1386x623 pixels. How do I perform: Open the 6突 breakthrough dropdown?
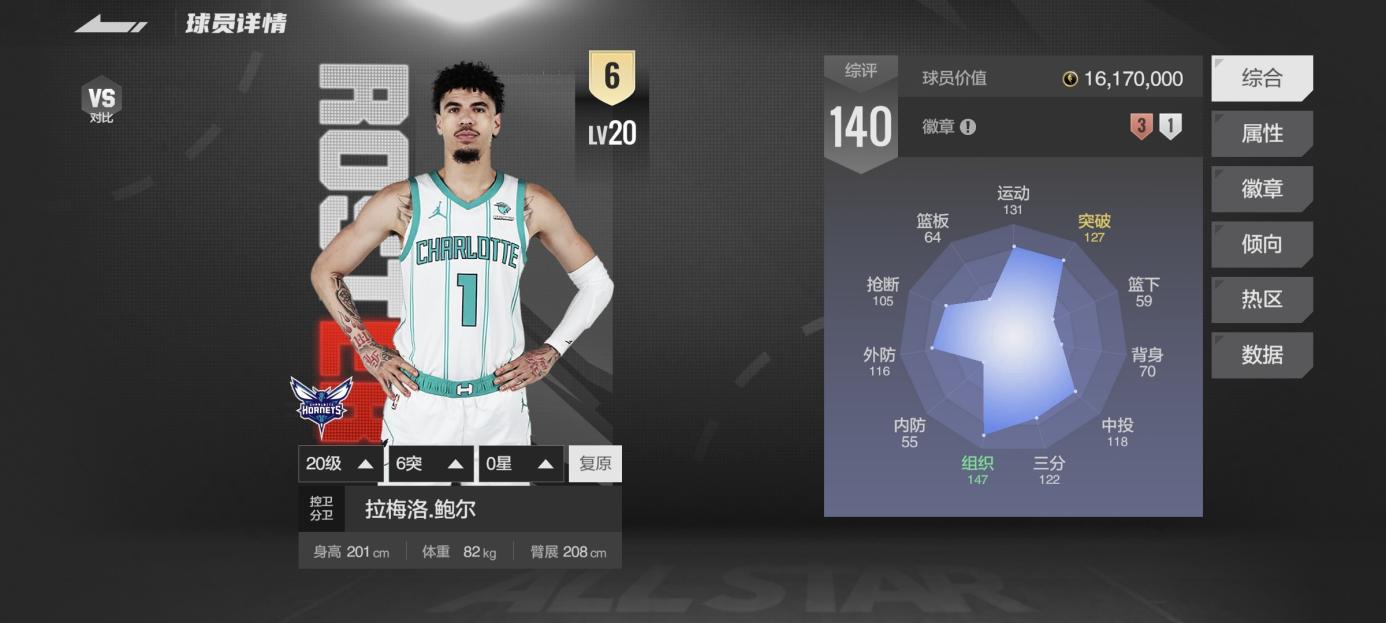pyautogui.click(x=430, y=464)
